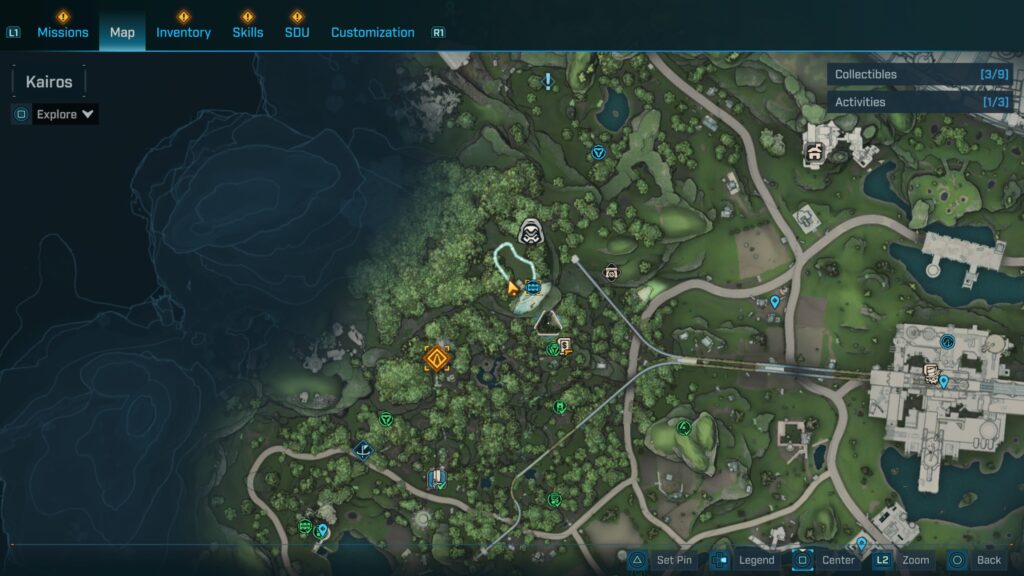1024x576 pixels.
Task: Select the Kairos region label
Action: click(49, 82)
